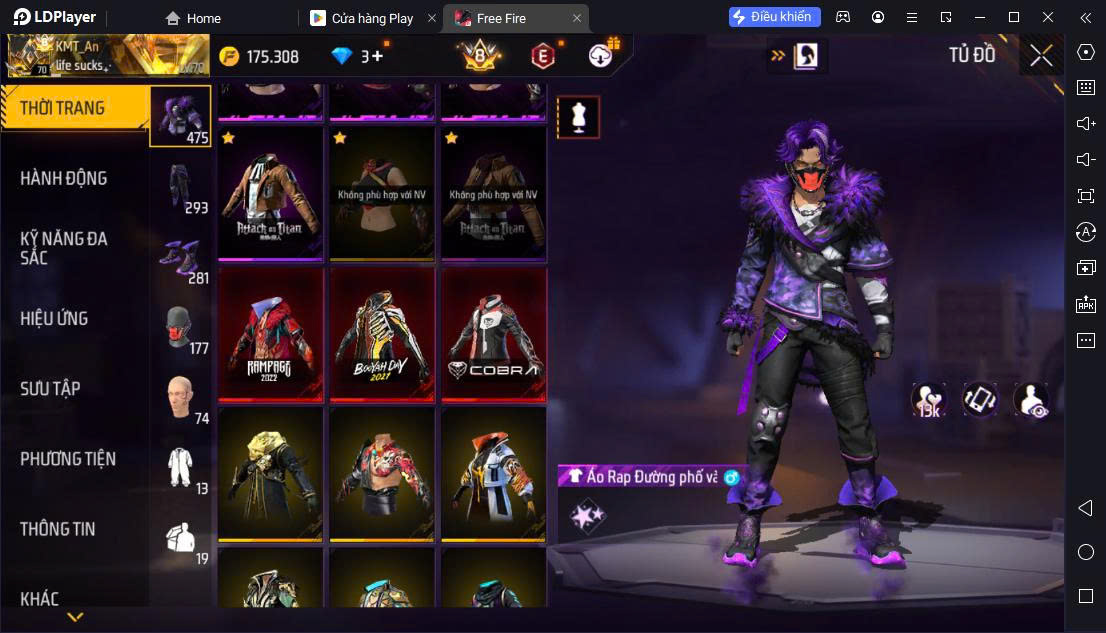
Task: Equip the Cobra jacket item
Action: [494, 334]
